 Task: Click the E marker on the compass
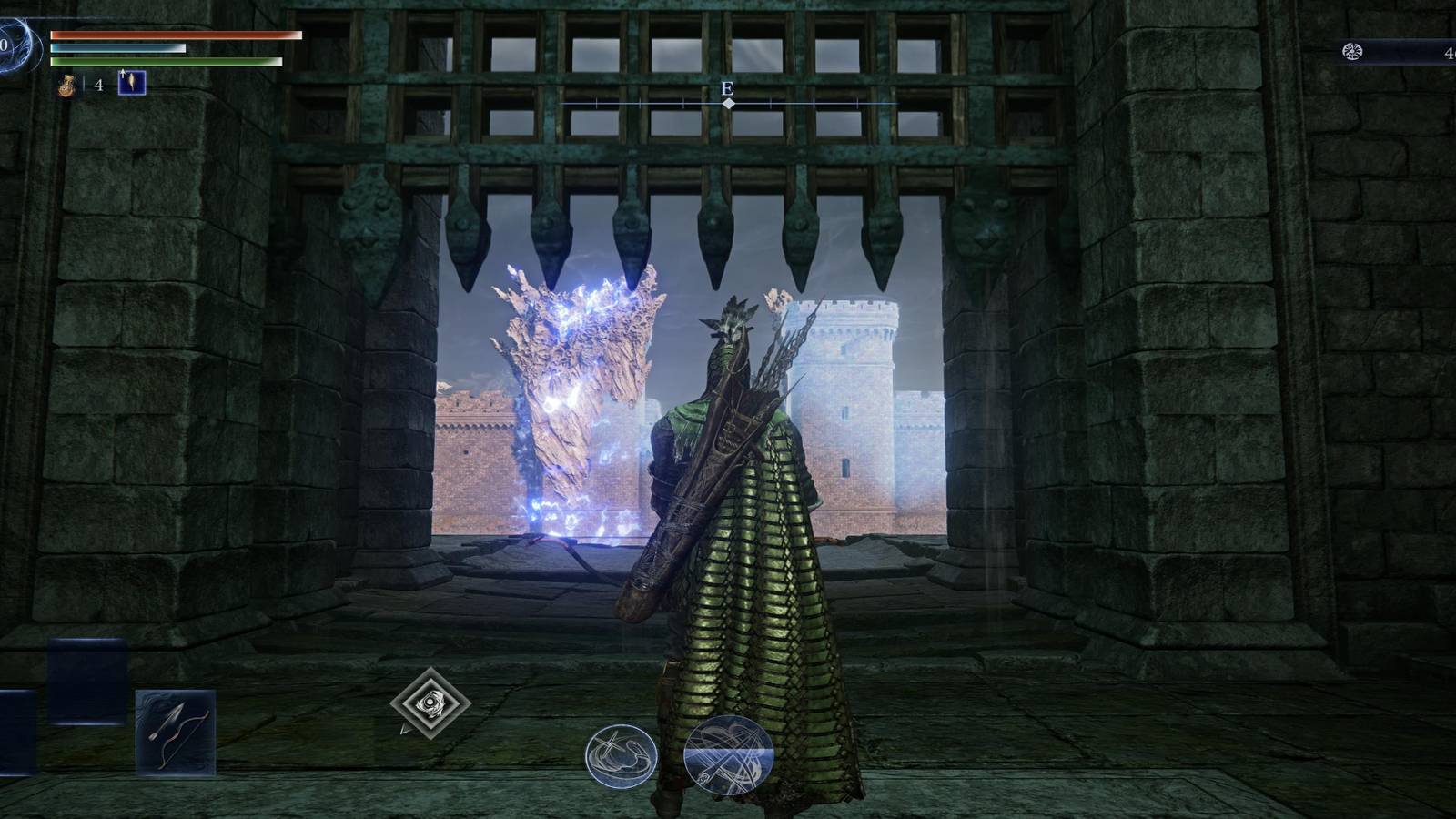pyautogui.click(x=727, y=88)
